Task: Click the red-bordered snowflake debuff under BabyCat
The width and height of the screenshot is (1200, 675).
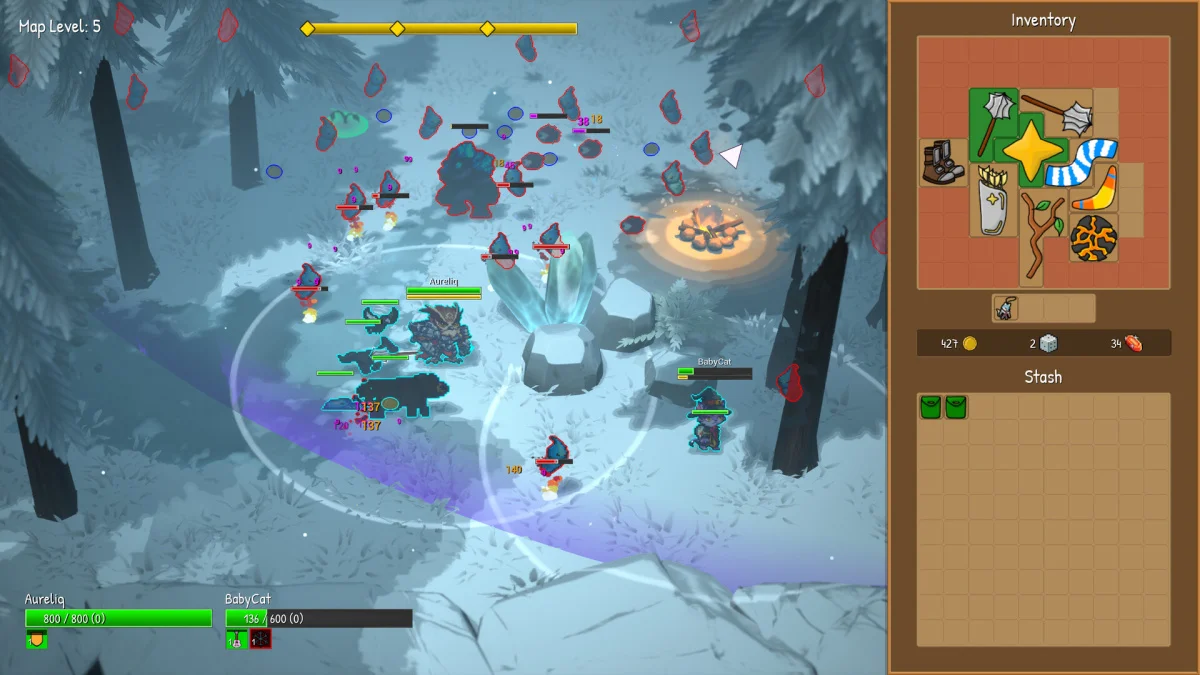Action: (260, 639)
